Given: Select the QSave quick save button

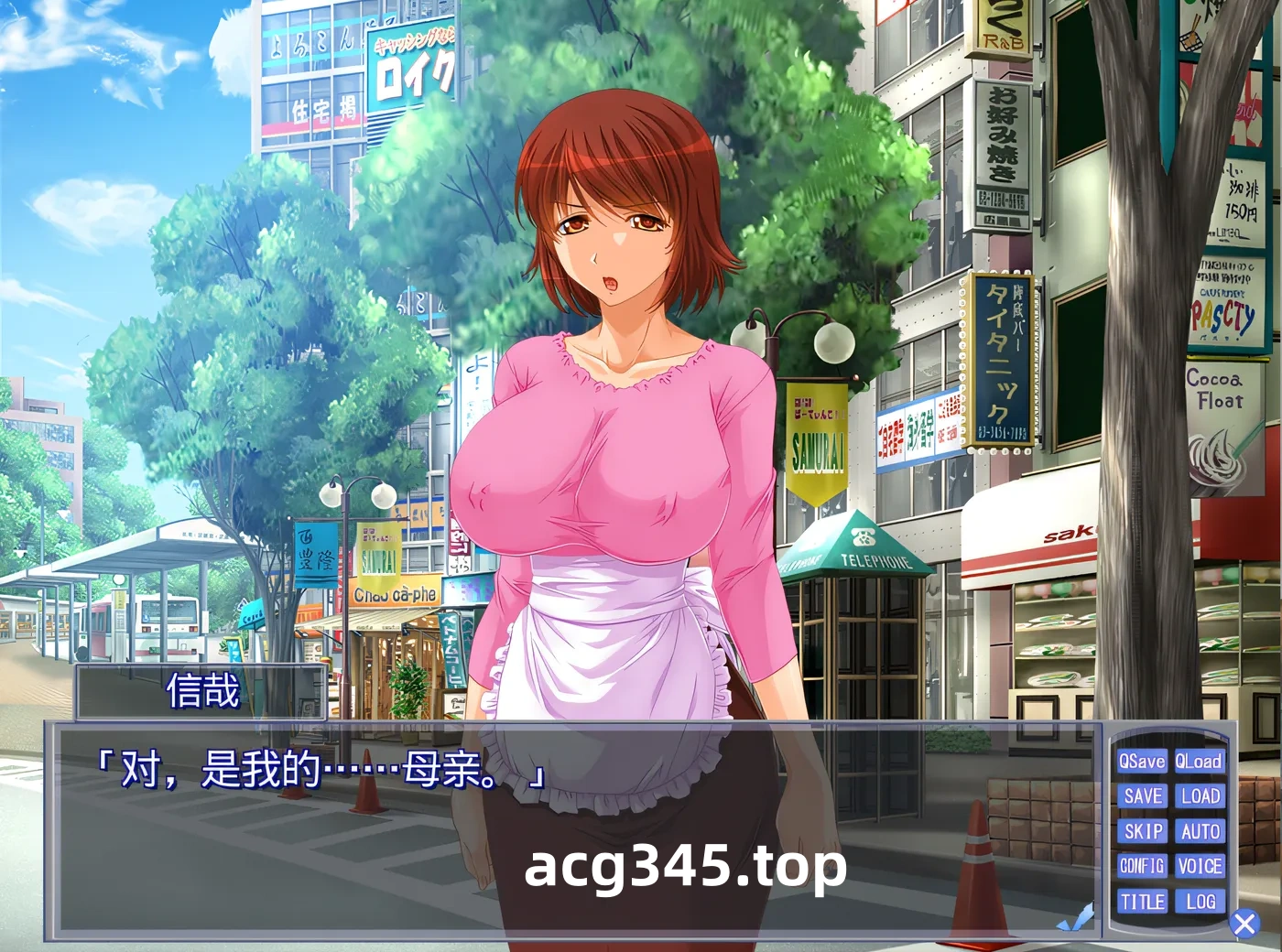Looking at the screenshot, I should tap(1142, 761).
